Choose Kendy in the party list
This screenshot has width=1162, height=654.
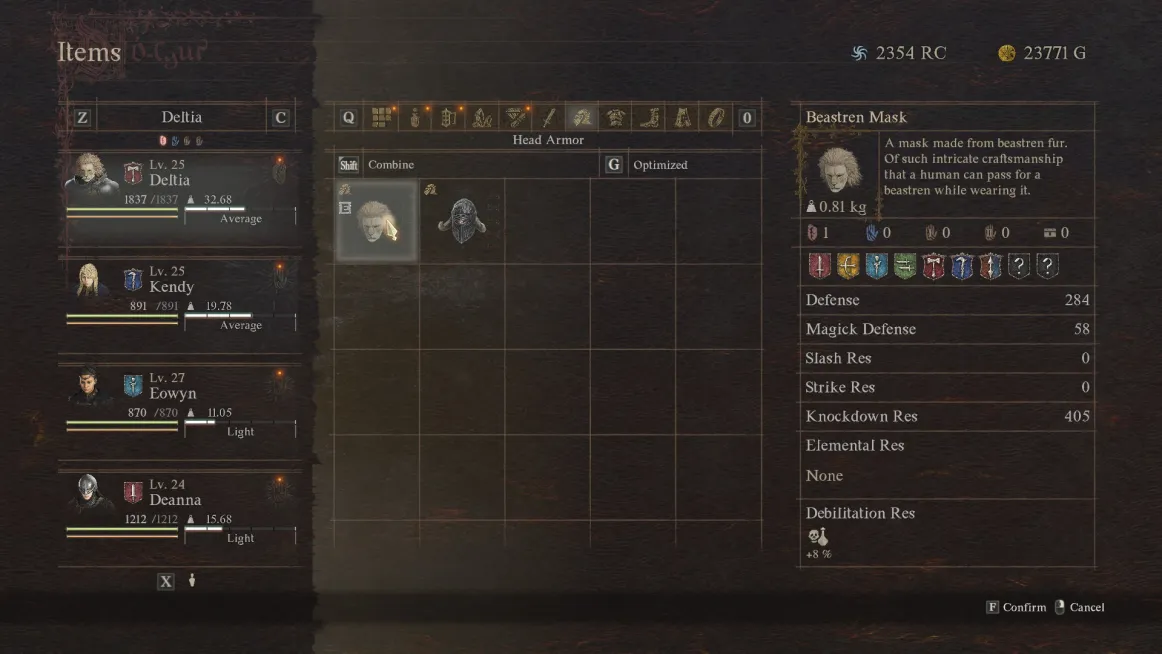[180, 295]
